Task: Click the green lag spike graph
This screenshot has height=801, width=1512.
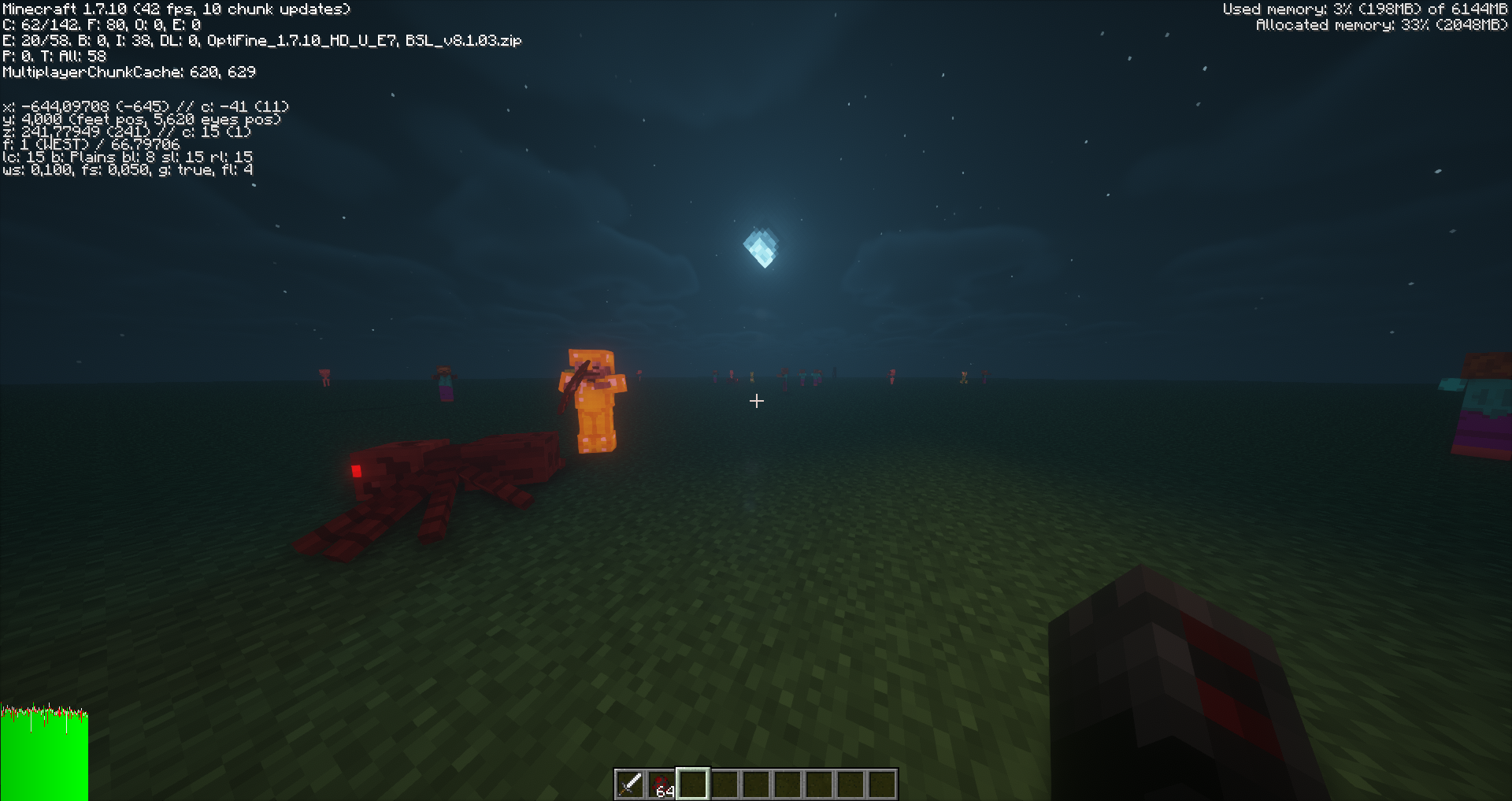Action: (43, 752)
